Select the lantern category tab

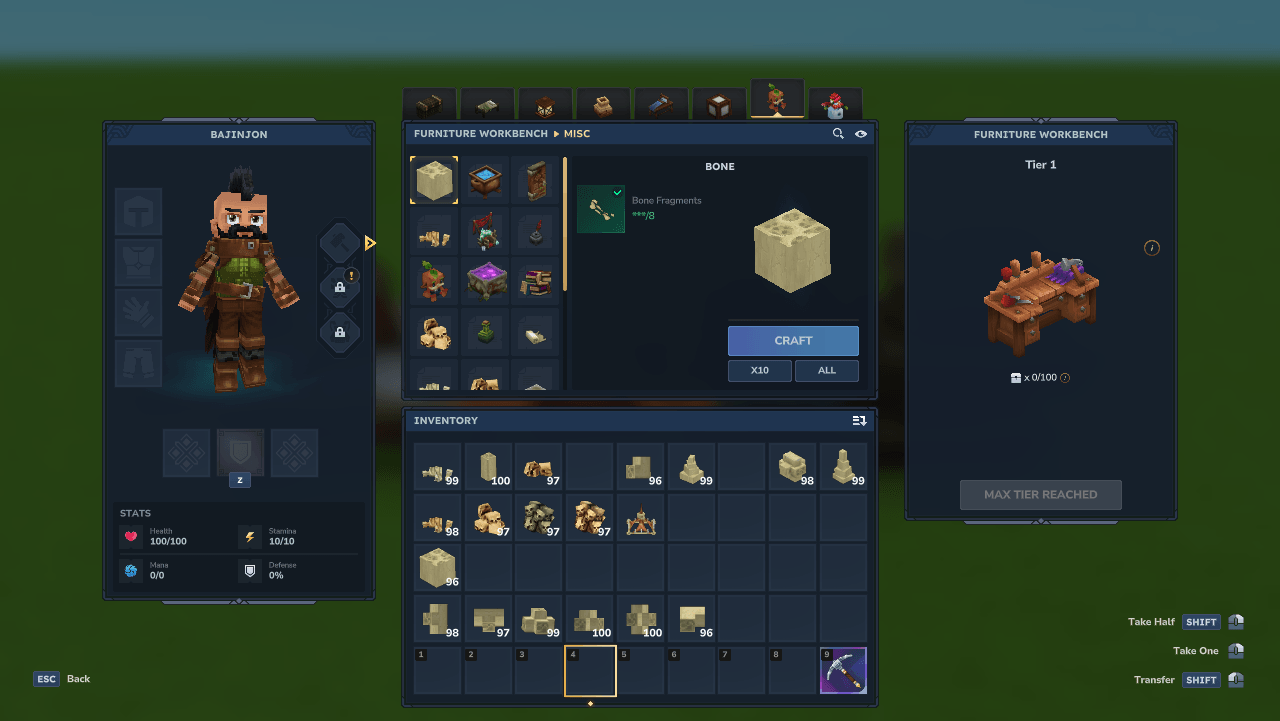[545, 104]
